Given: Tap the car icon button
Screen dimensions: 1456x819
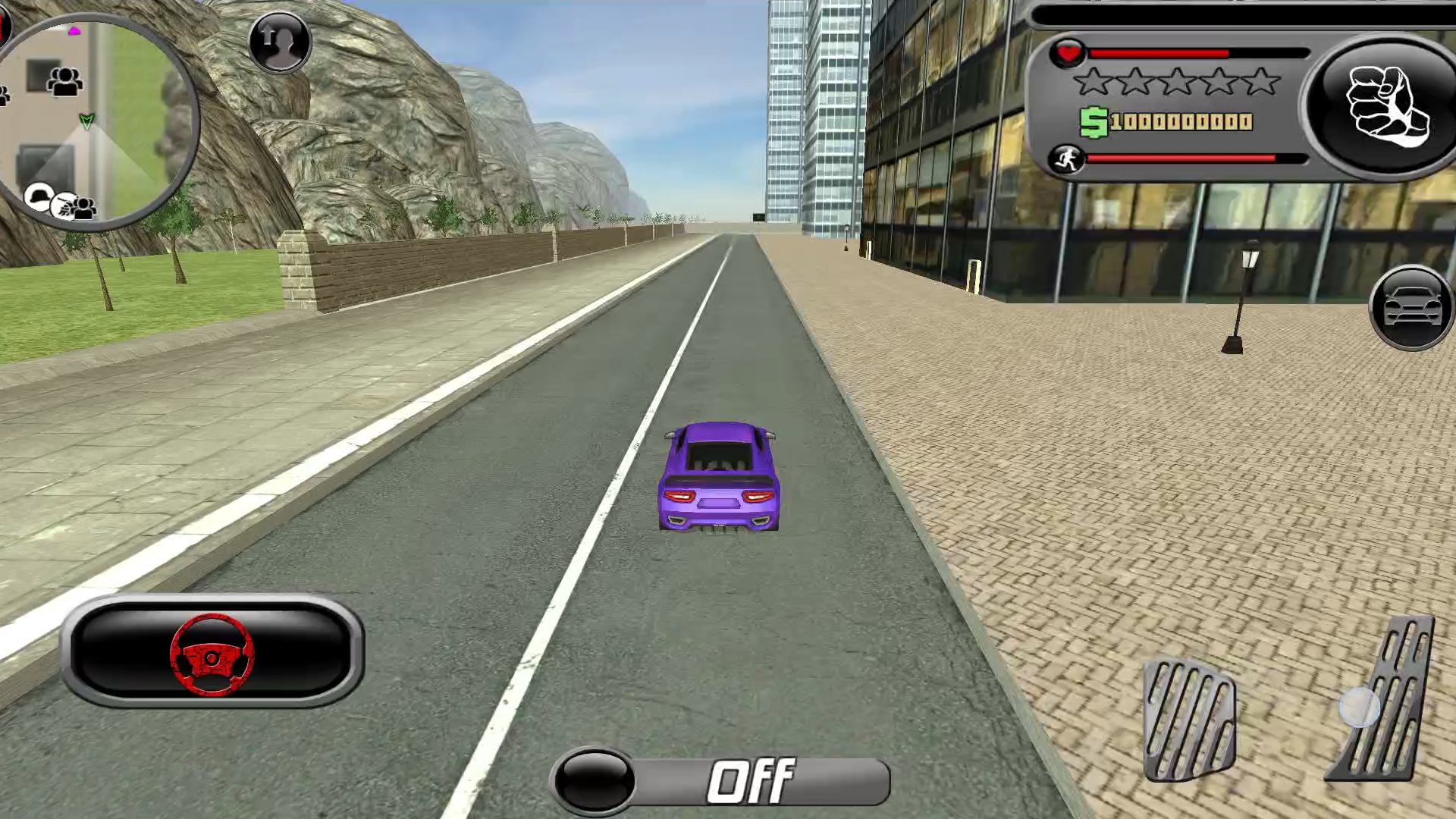Looking at the screenshot, I should (x=1411, y=307).
